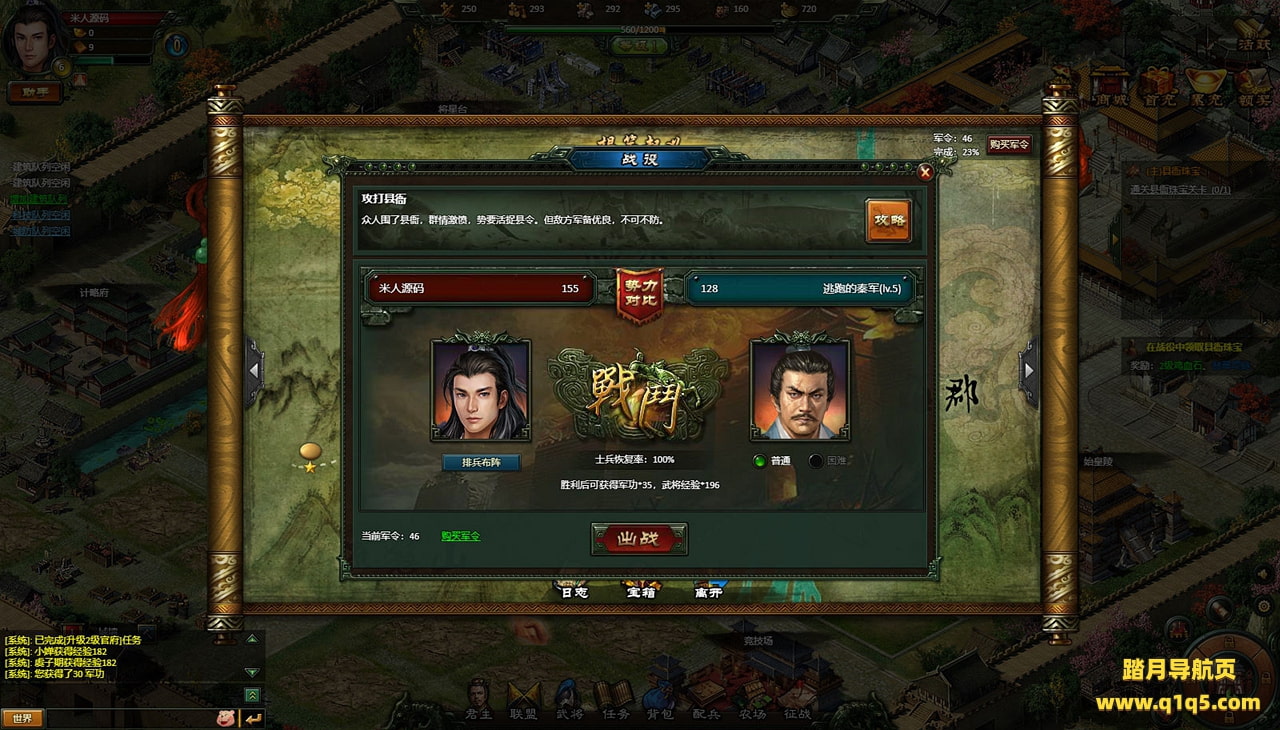Screen dimensions: 1280x730
Task: Select the 世界 chat channel button
Action: click(x=22, y=718)
